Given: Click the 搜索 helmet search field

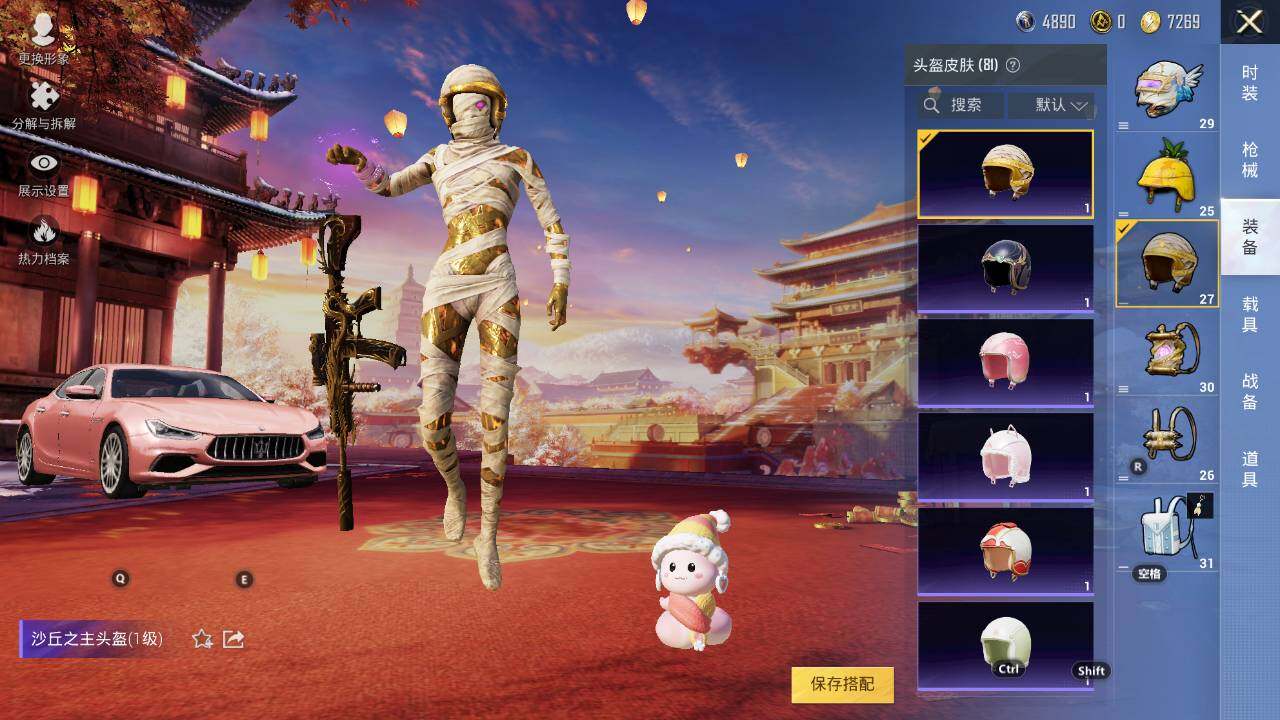Looking at the screenshot, I should (x=962, y=105).
